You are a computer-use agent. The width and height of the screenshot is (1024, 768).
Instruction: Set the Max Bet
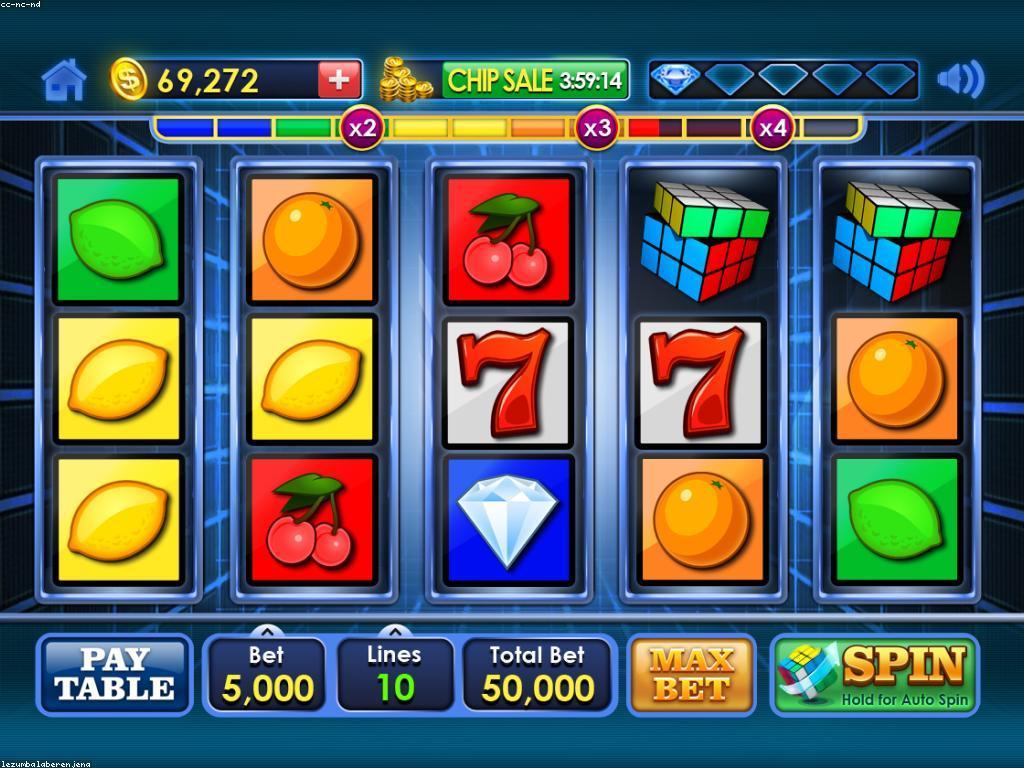pyautogui.click(x=691, y=675)
